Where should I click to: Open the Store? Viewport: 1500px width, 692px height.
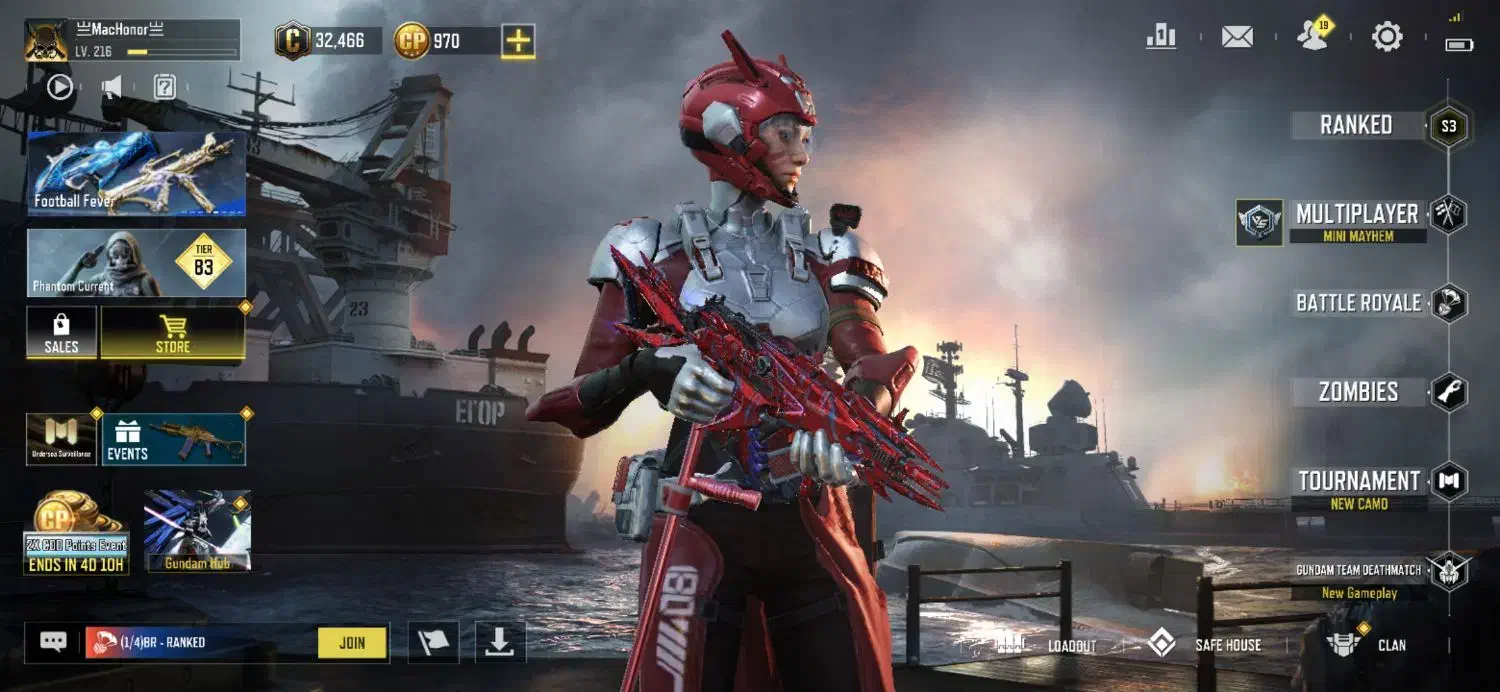coord(173,333)
